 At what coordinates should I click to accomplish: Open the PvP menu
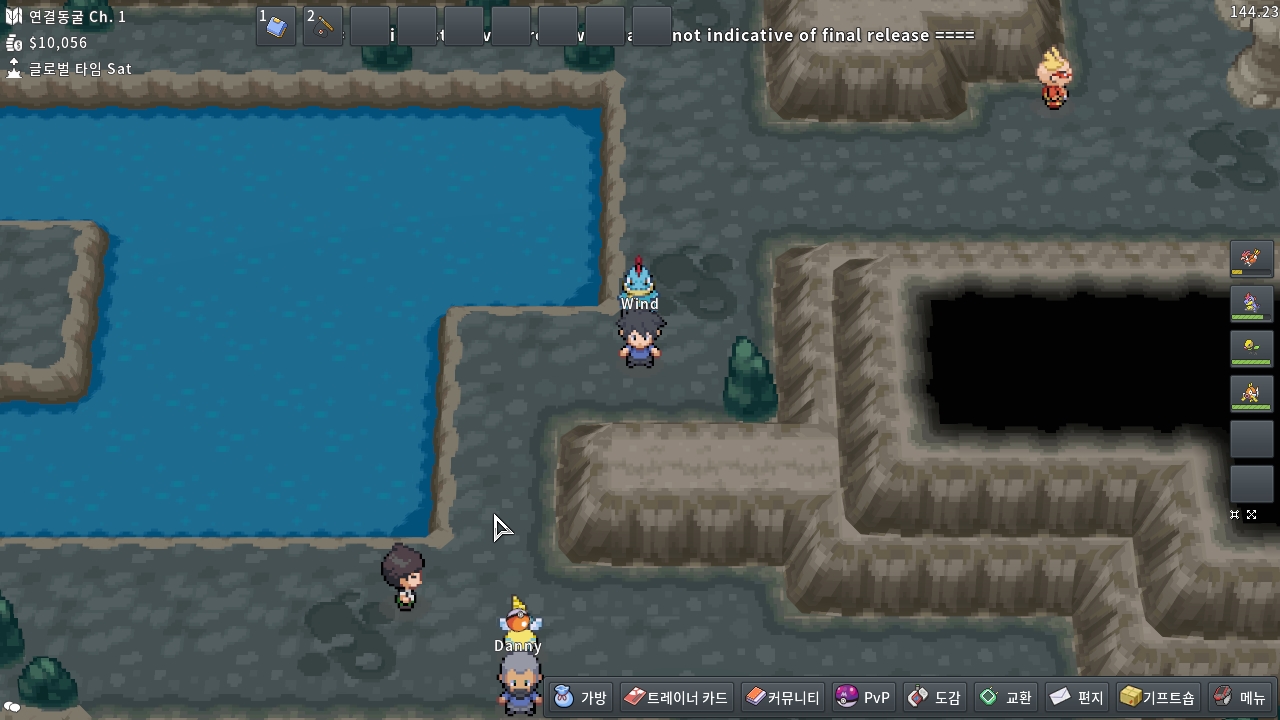pyautogui.click(x=863, y=697)
